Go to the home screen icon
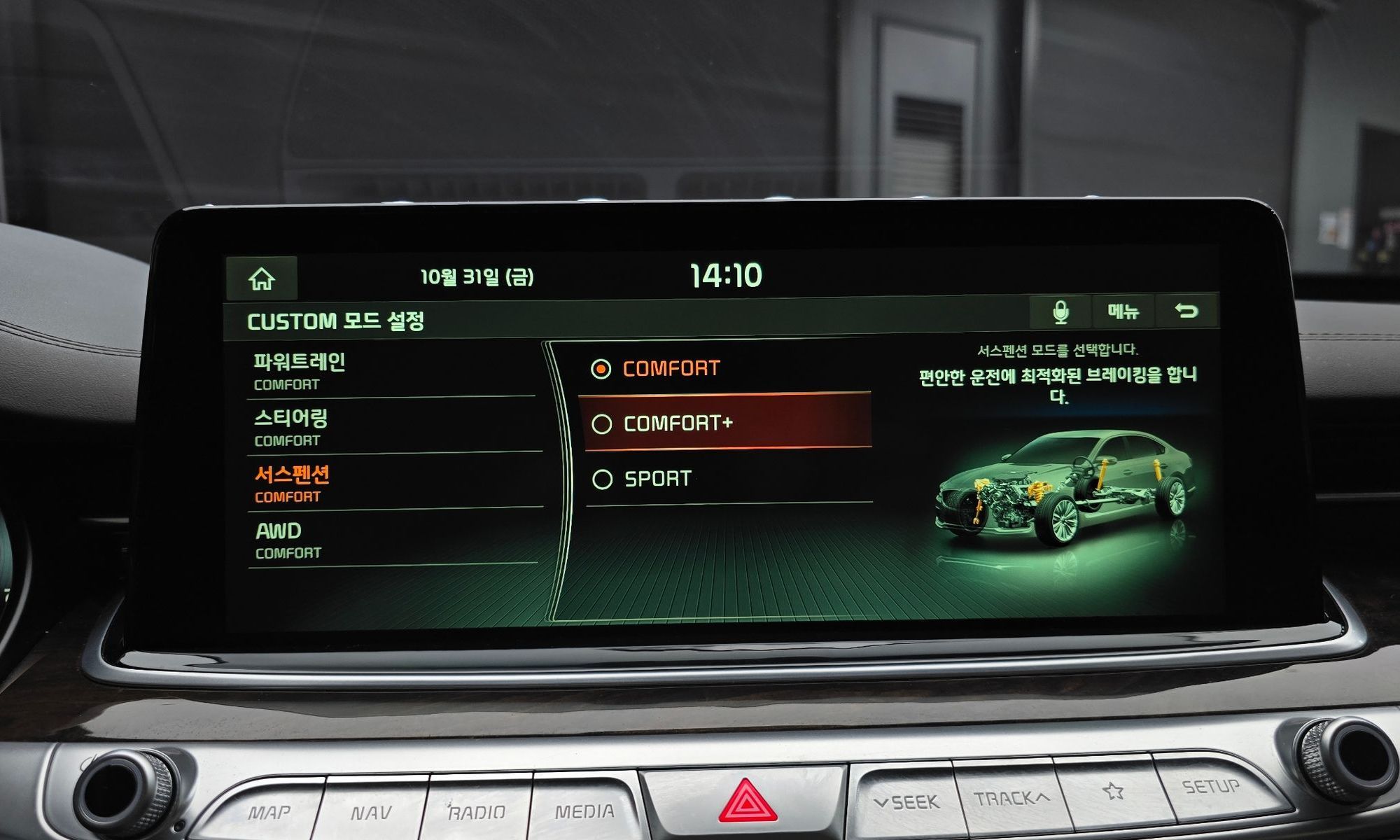 (x=262, y=279)
